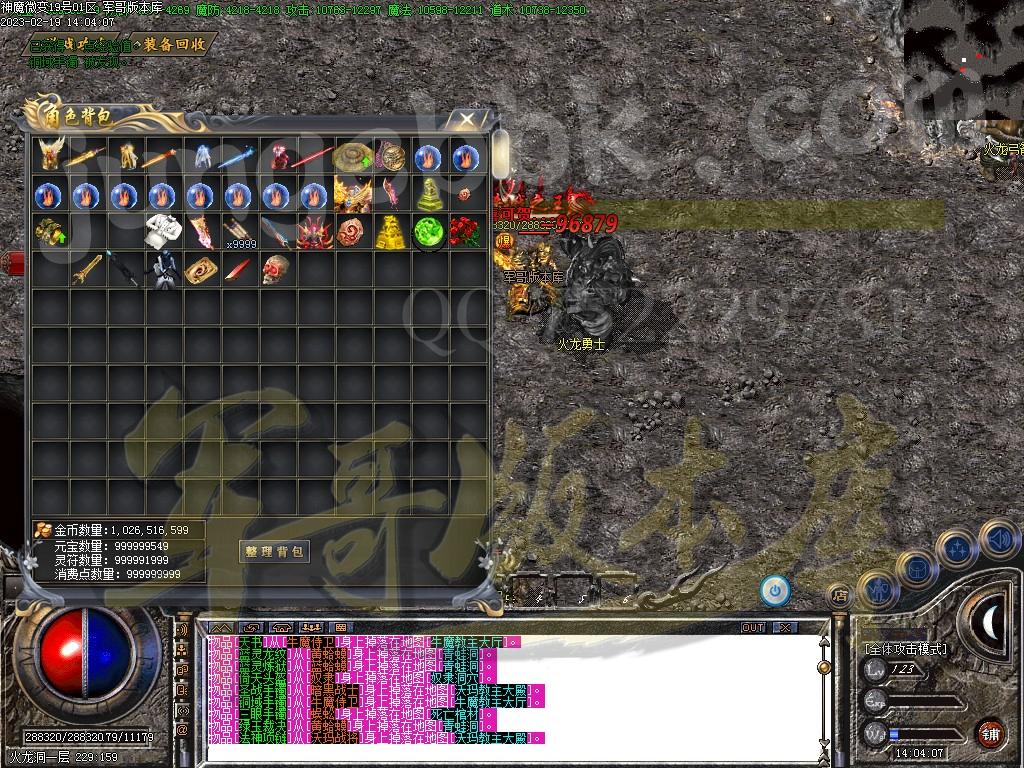Choose the white robe armor item

pyautogui.click(x=161, y=232)
